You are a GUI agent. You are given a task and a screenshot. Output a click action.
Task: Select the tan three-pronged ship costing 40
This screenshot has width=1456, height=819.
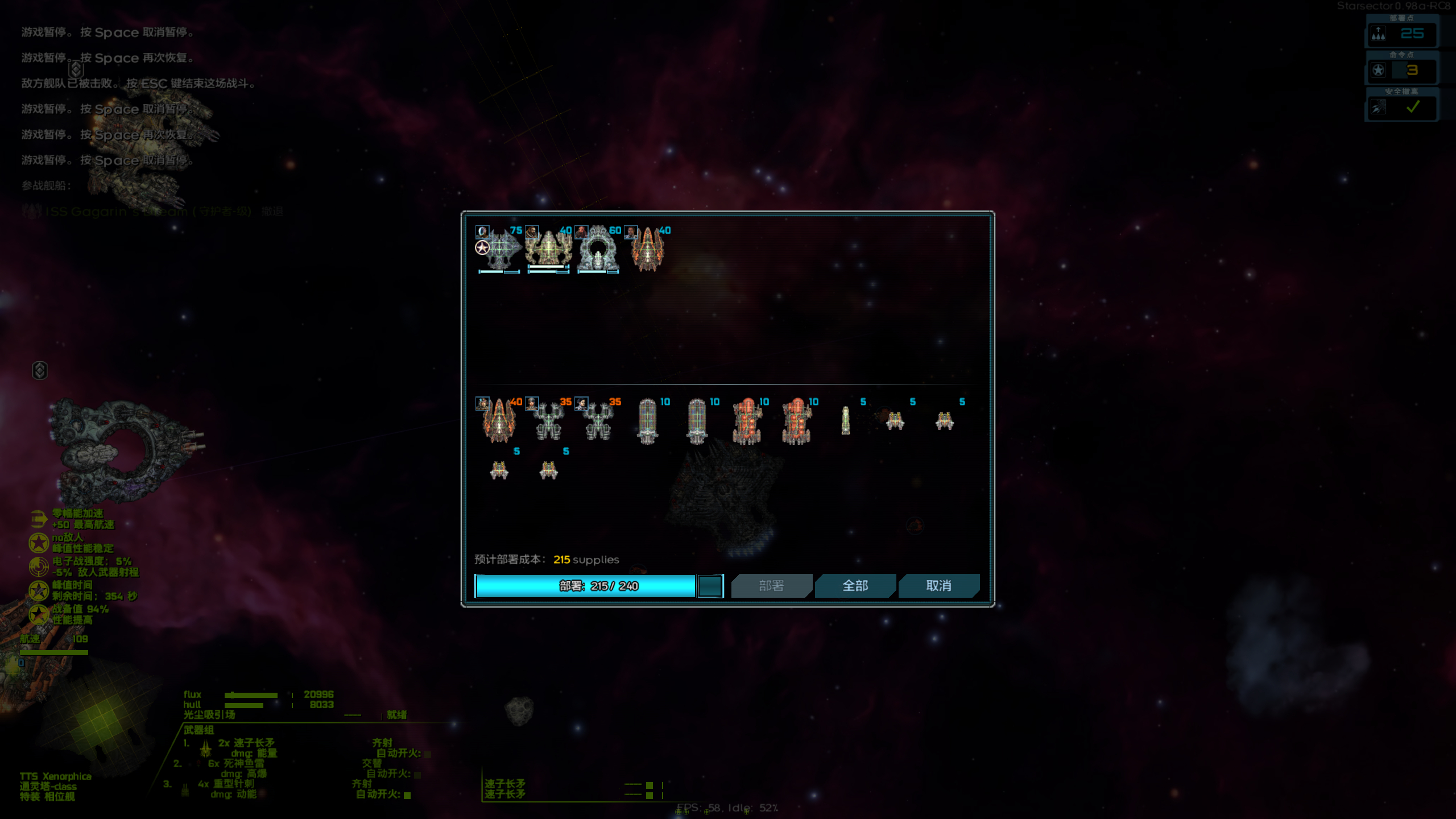pos(548,250)
